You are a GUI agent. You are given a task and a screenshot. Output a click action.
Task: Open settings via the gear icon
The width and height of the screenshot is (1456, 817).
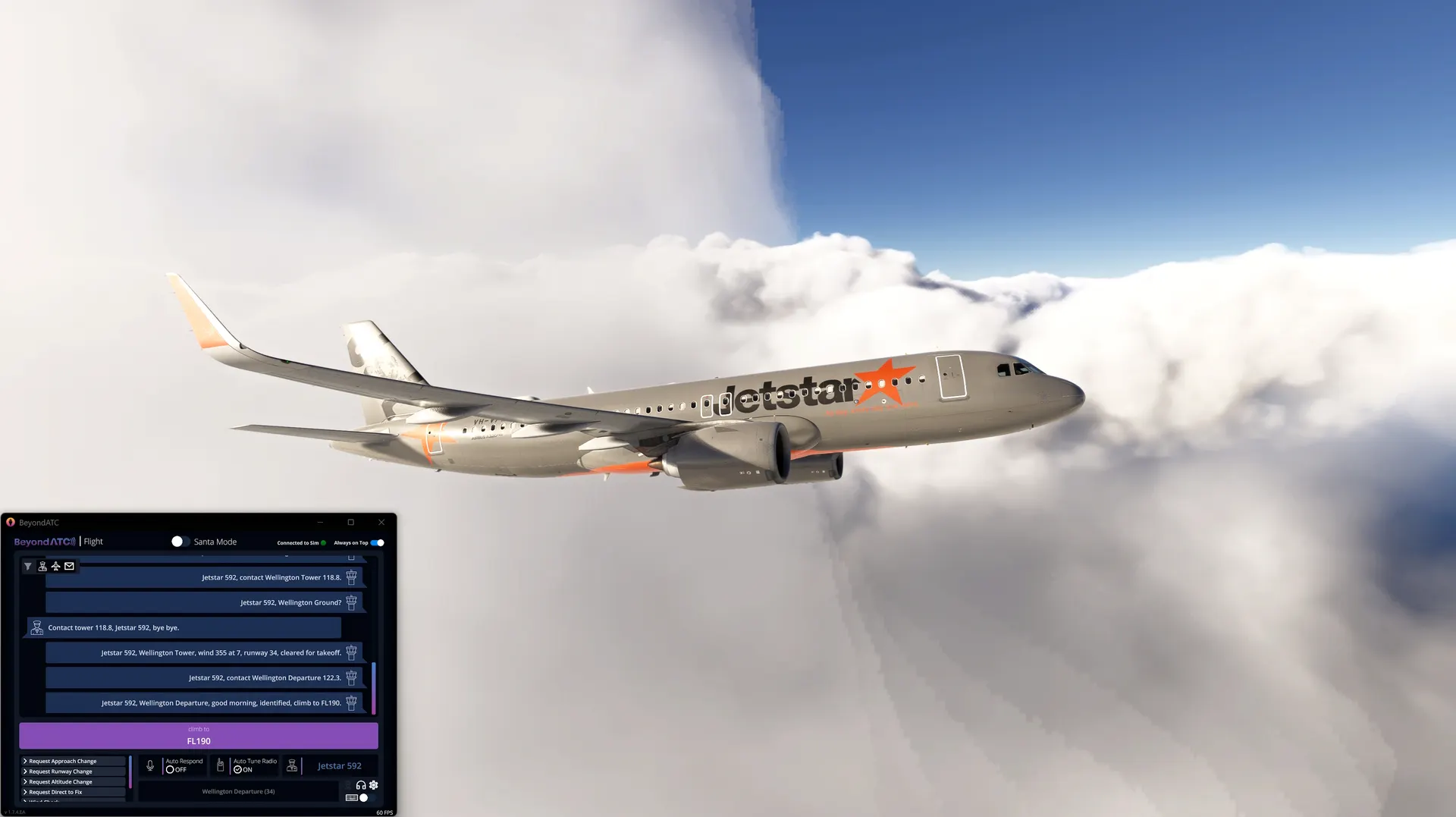click(374, 785)
